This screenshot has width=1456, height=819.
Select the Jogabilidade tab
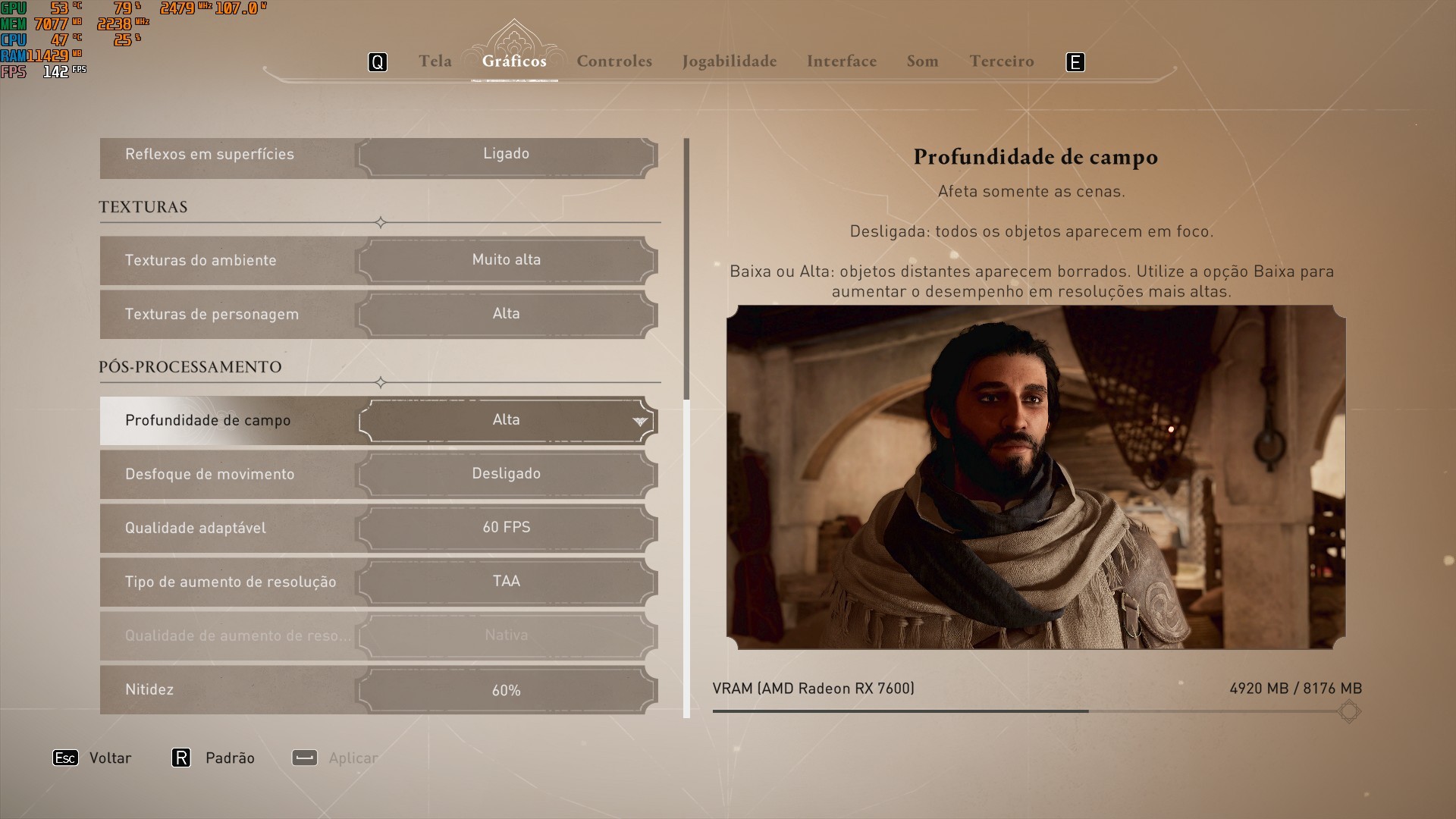pyautogui.click(x=729, y=61)
